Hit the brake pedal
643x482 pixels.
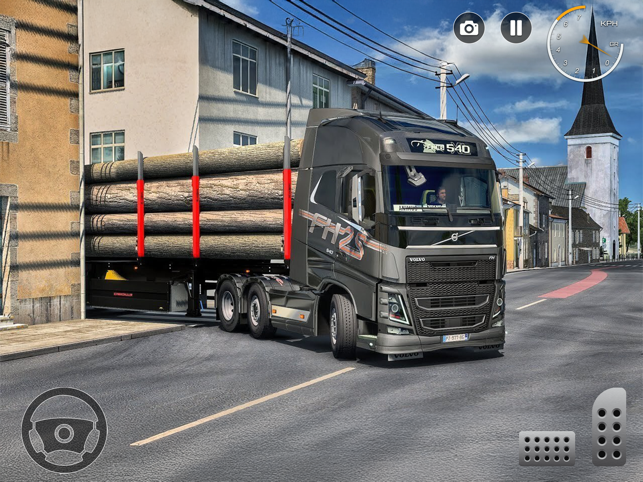[x=546, y=447]
